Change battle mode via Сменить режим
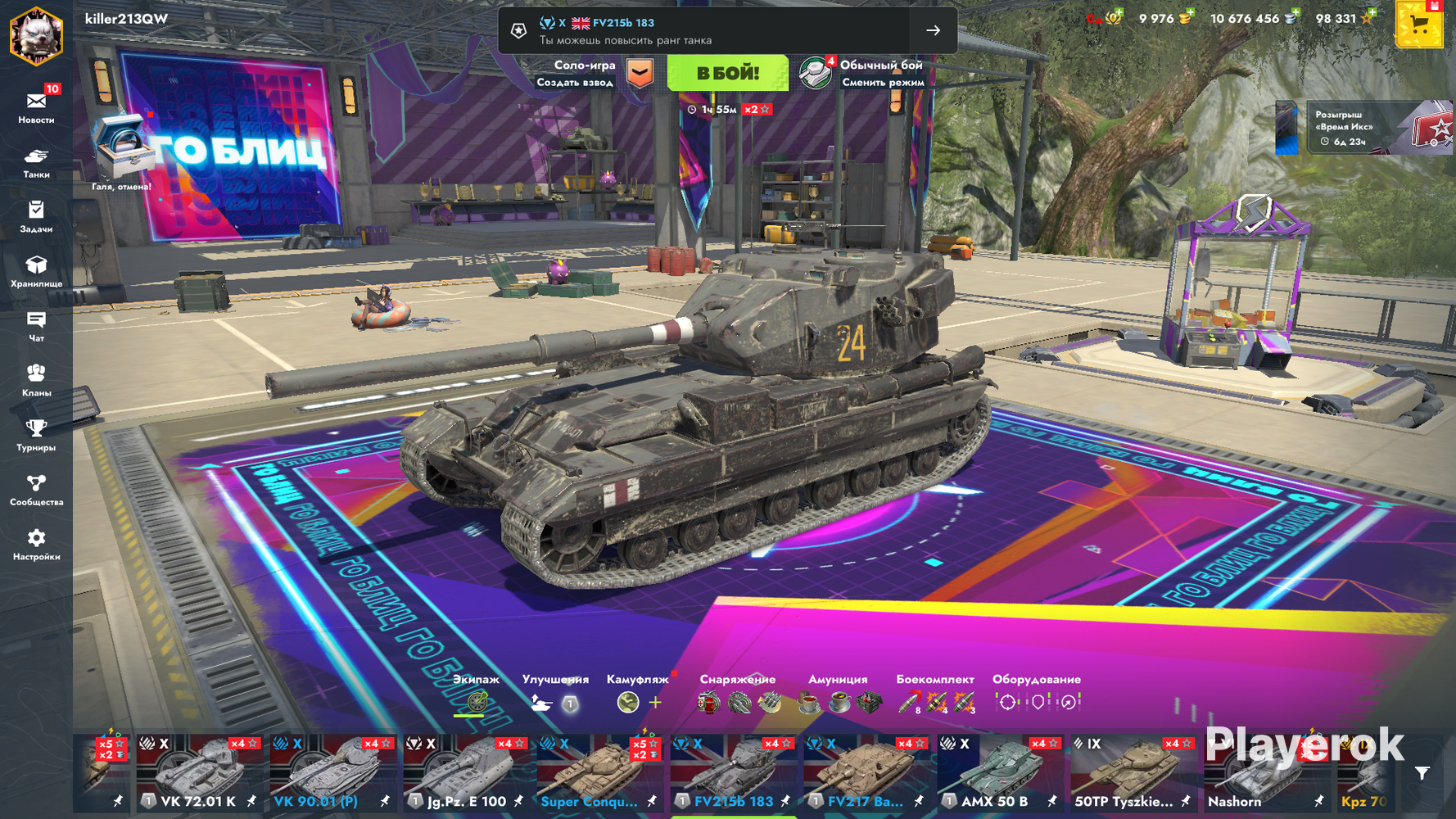1456x819 pixels. pos(881,82)
